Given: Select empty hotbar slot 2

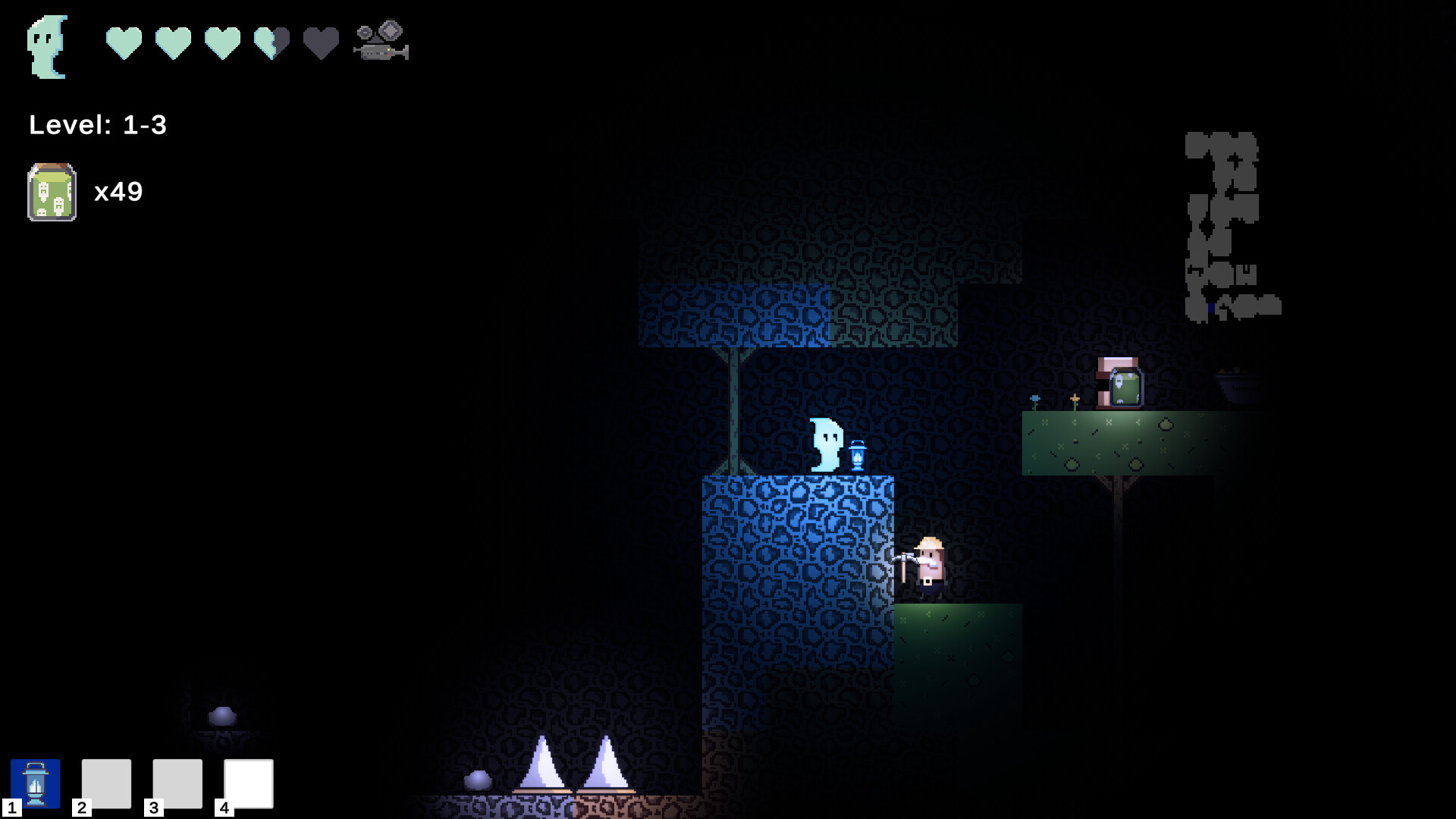Looking at the screenshot, I should coord(106,783).
